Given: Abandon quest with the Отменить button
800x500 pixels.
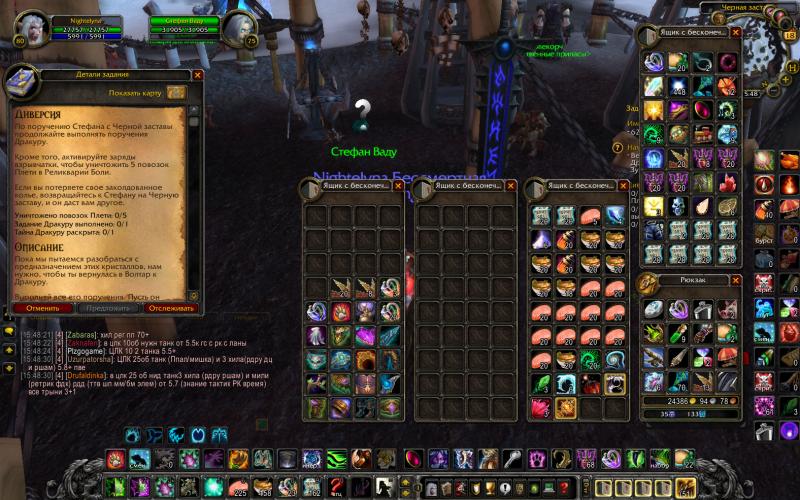Looking at the screenshot, I should [x=43, y=308].
